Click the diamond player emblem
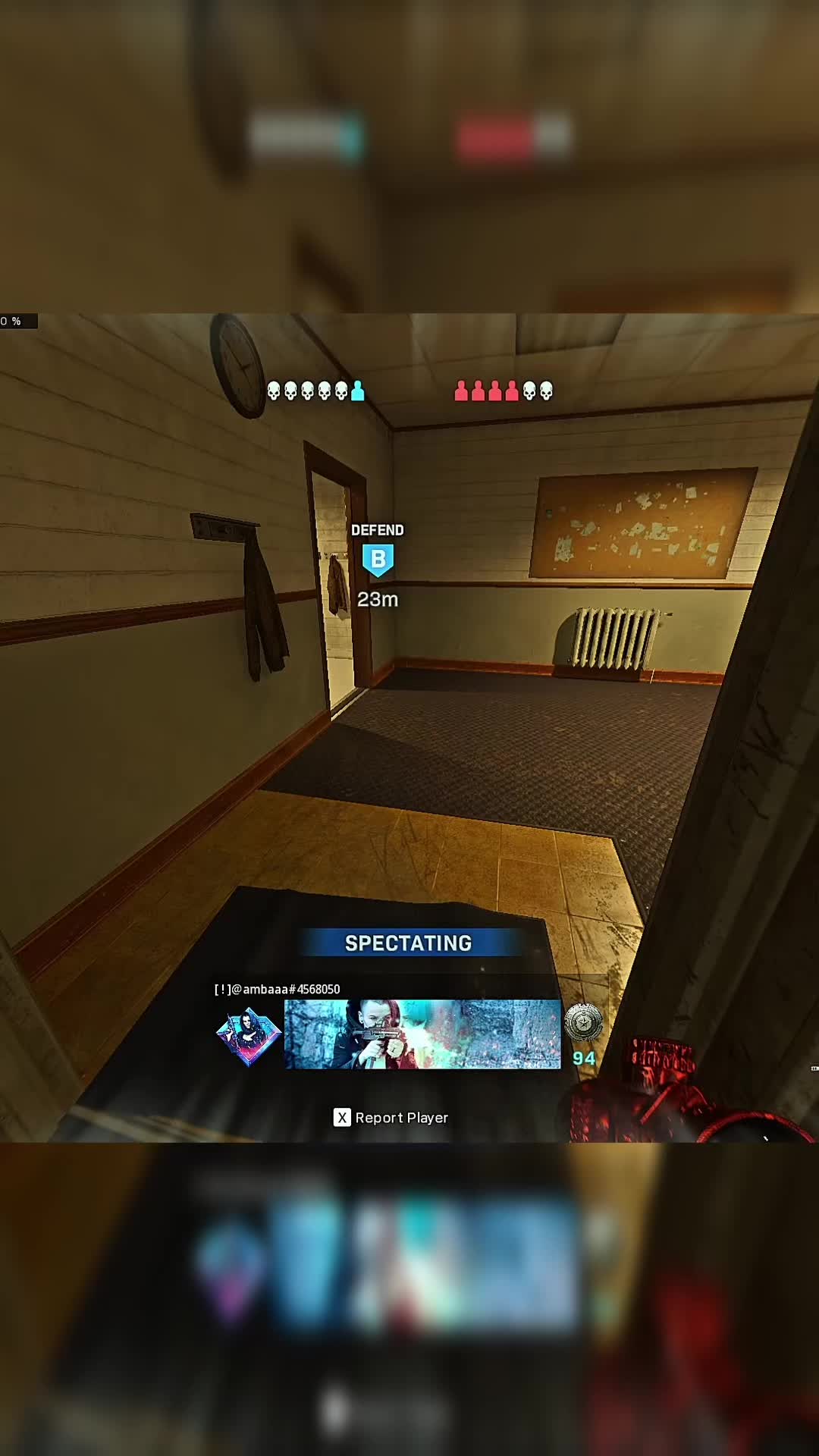819x1456 pixels. pyautogui.click(x=248, y=1034)
